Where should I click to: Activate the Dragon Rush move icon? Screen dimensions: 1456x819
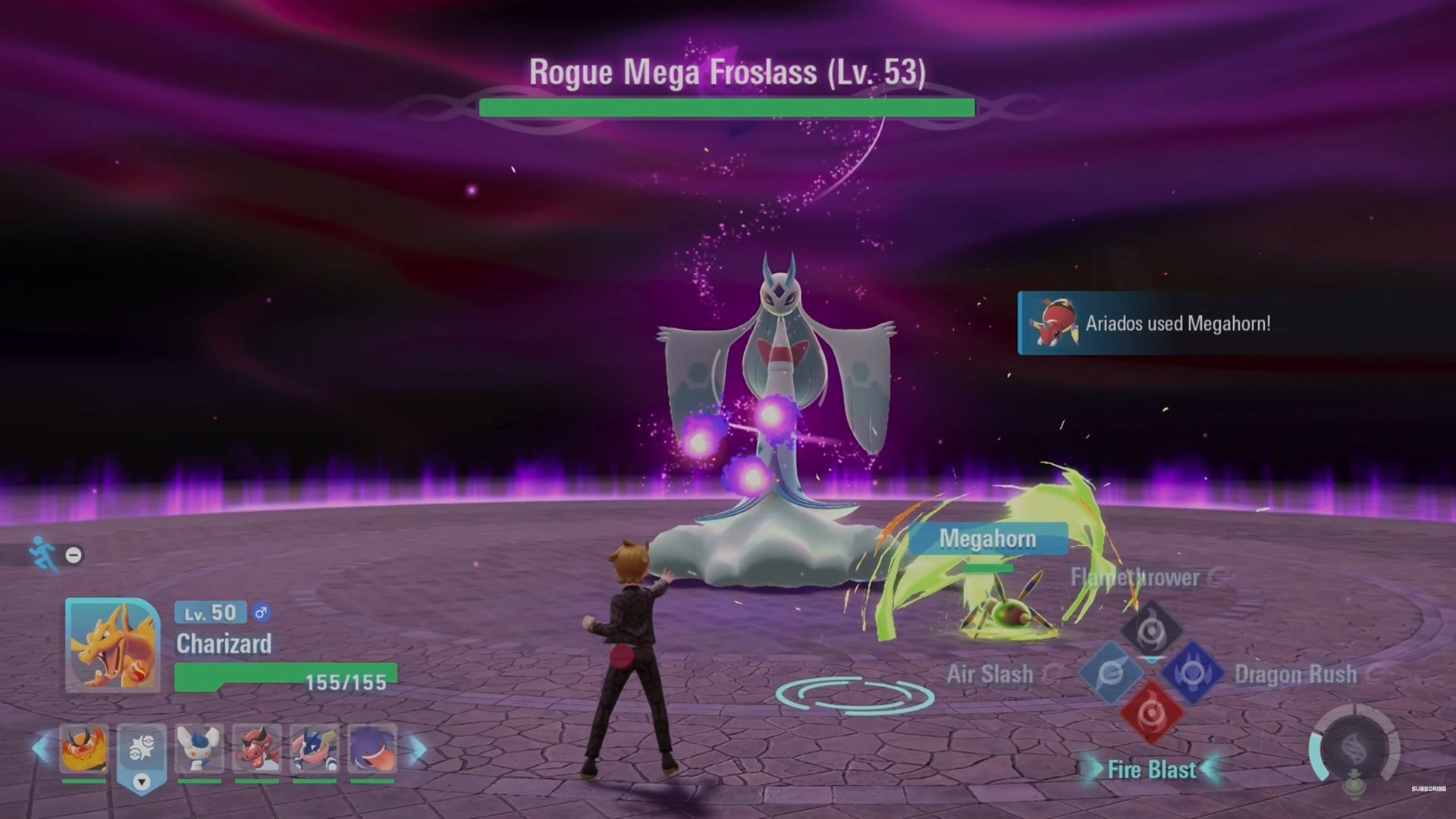pyautogui.click(x=1192, y=673)
